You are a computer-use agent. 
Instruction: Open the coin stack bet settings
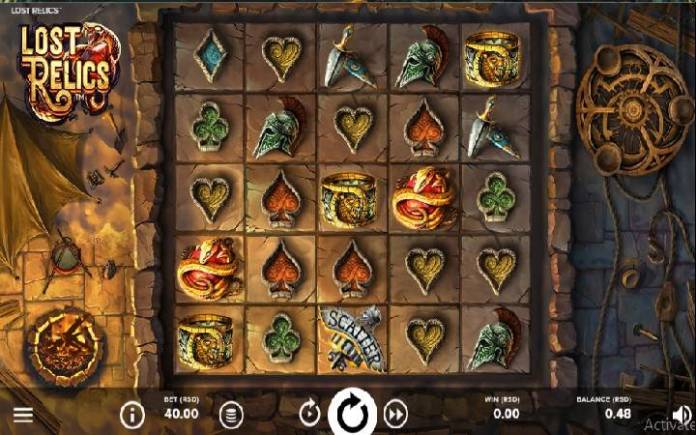click(x=231, y=413)
